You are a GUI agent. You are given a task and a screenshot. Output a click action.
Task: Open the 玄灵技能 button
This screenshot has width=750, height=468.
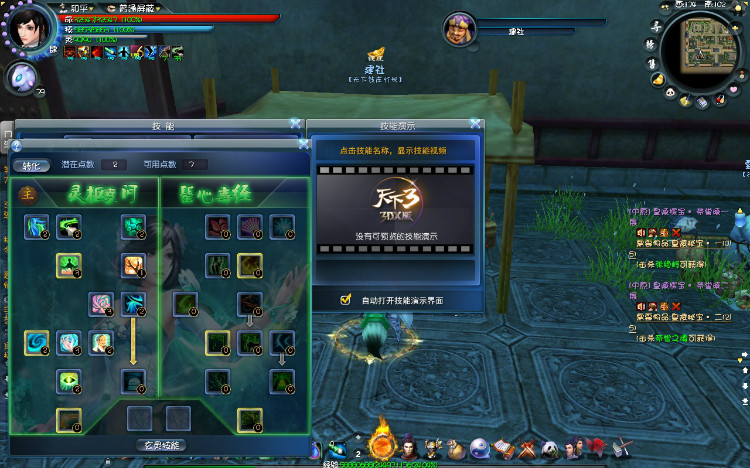click(158, 444)
